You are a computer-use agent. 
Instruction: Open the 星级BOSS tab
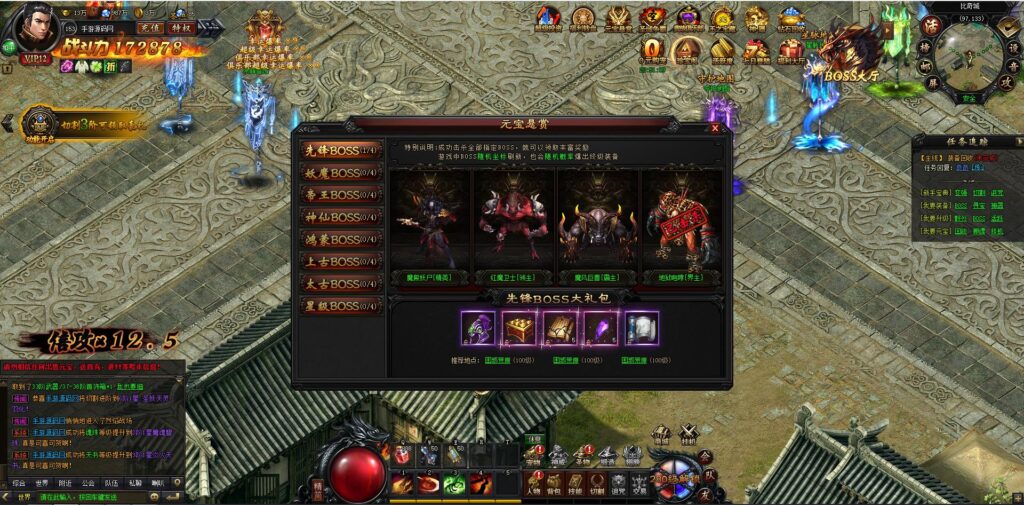pyautogui.click(x=341, y=305)
